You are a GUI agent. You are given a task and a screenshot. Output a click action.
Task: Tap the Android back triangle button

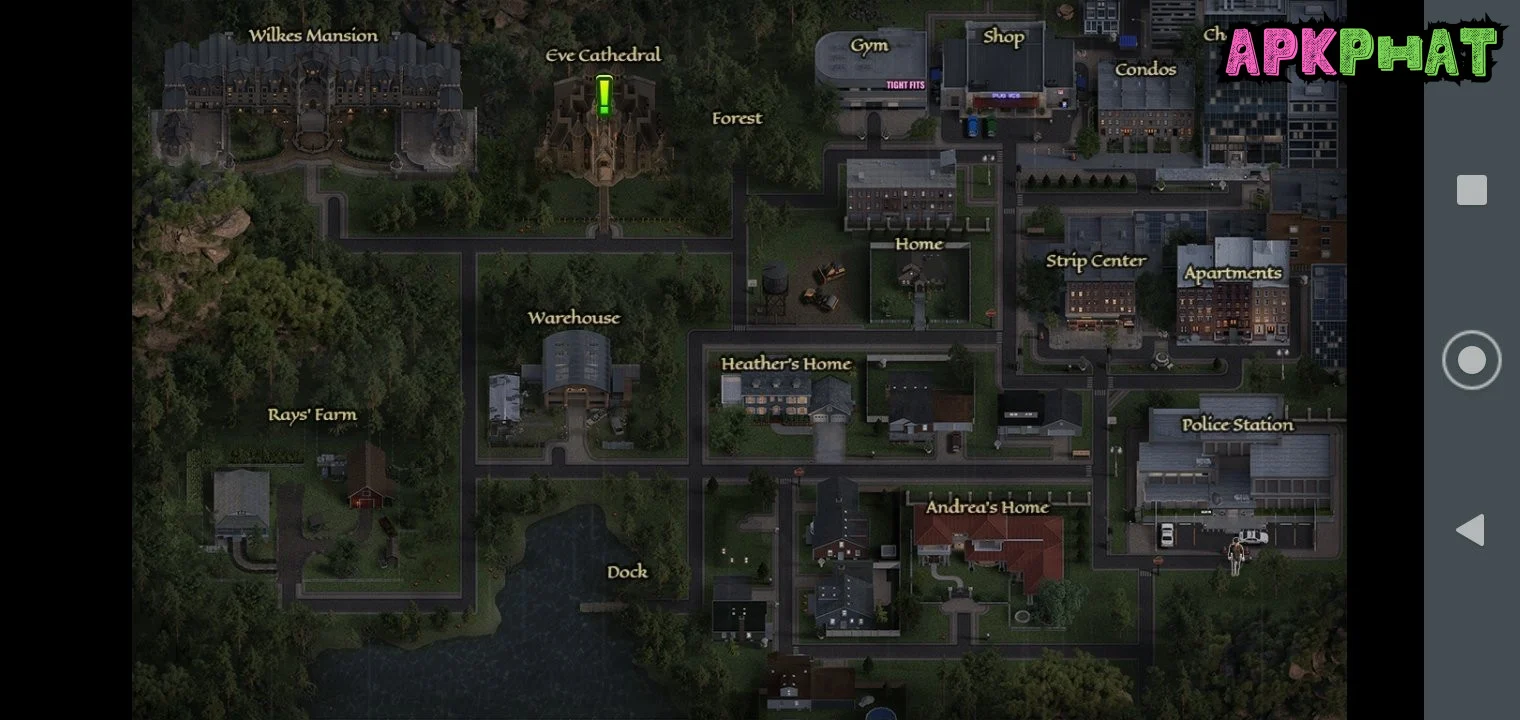(1470, 530)
